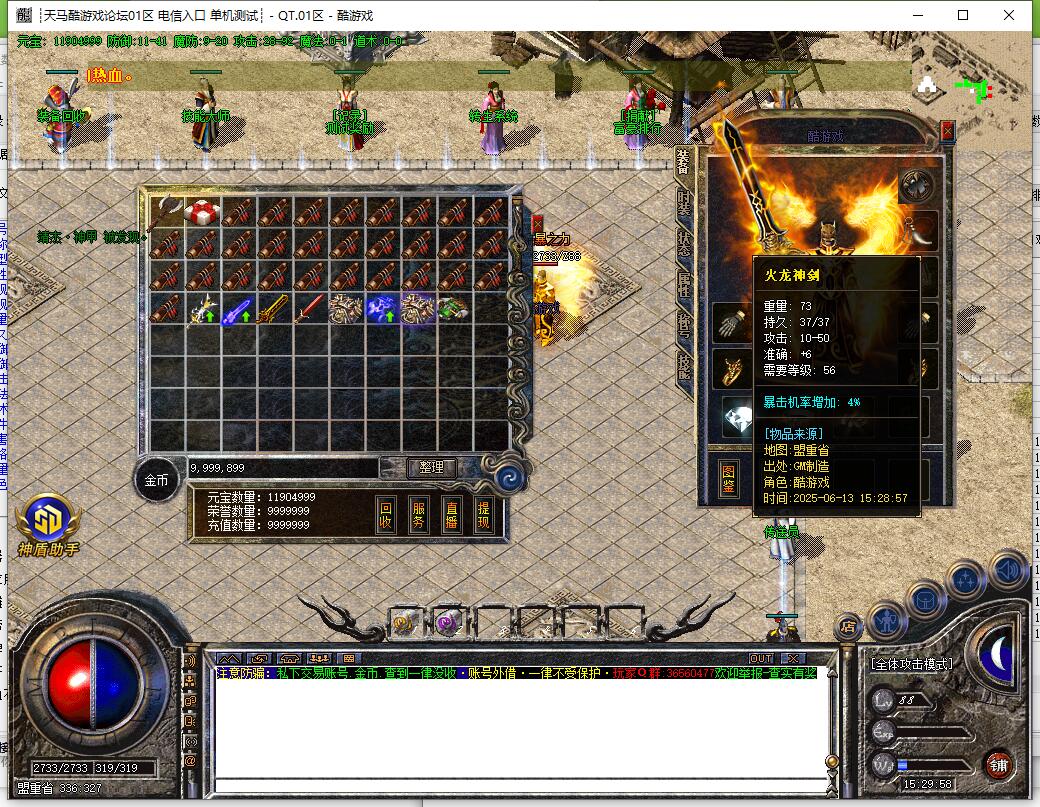Image resolution: width=1040 pixels, height=807 pixels.
Task: Open the 回收 recycle function
Action: tap(386, 514)
